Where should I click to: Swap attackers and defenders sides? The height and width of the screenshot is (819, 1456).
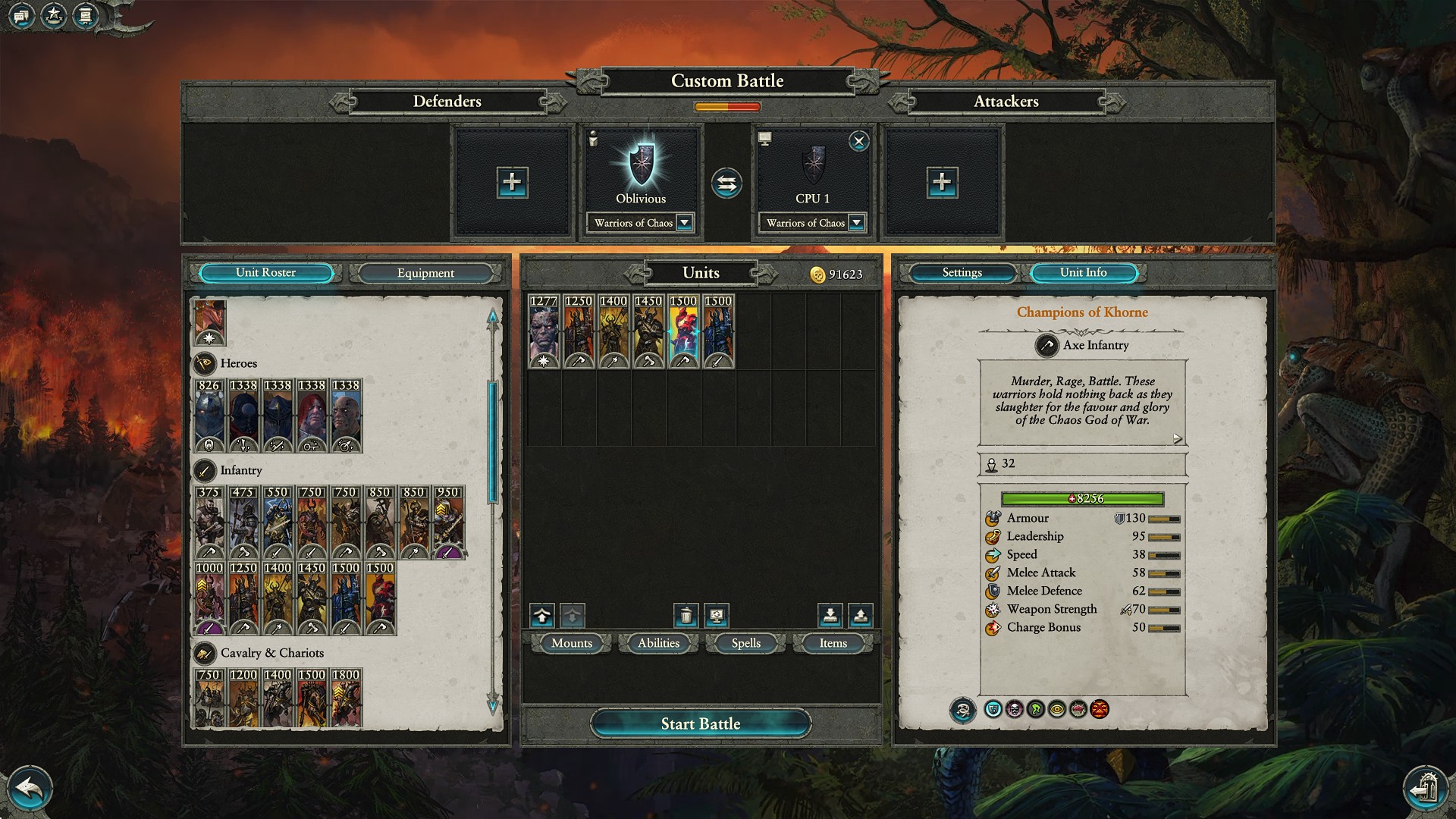(x=726, y=184)
